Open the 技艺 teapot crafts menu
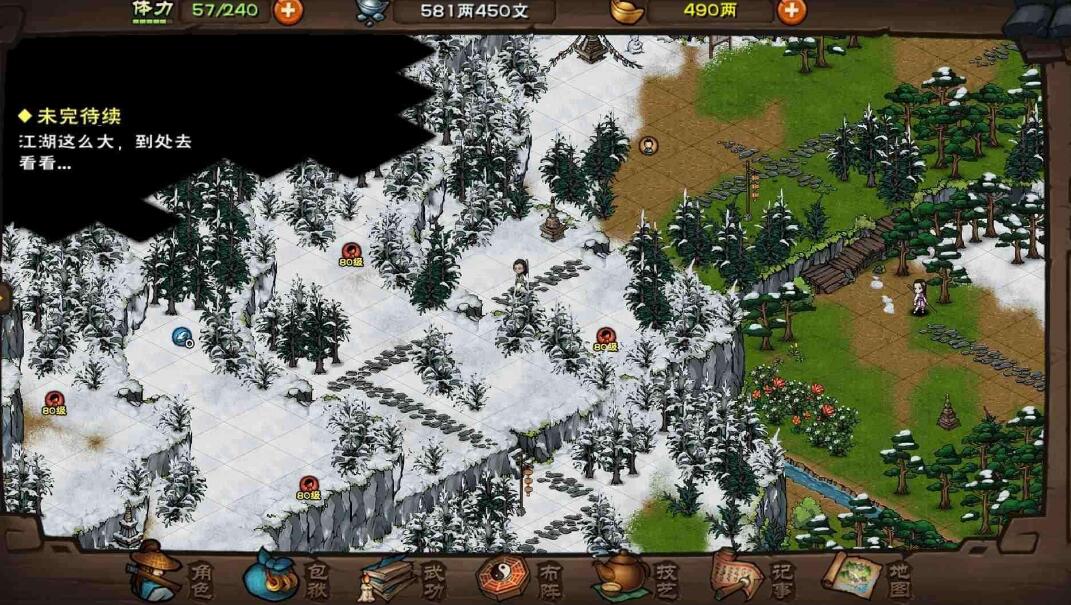 [636, 576]
